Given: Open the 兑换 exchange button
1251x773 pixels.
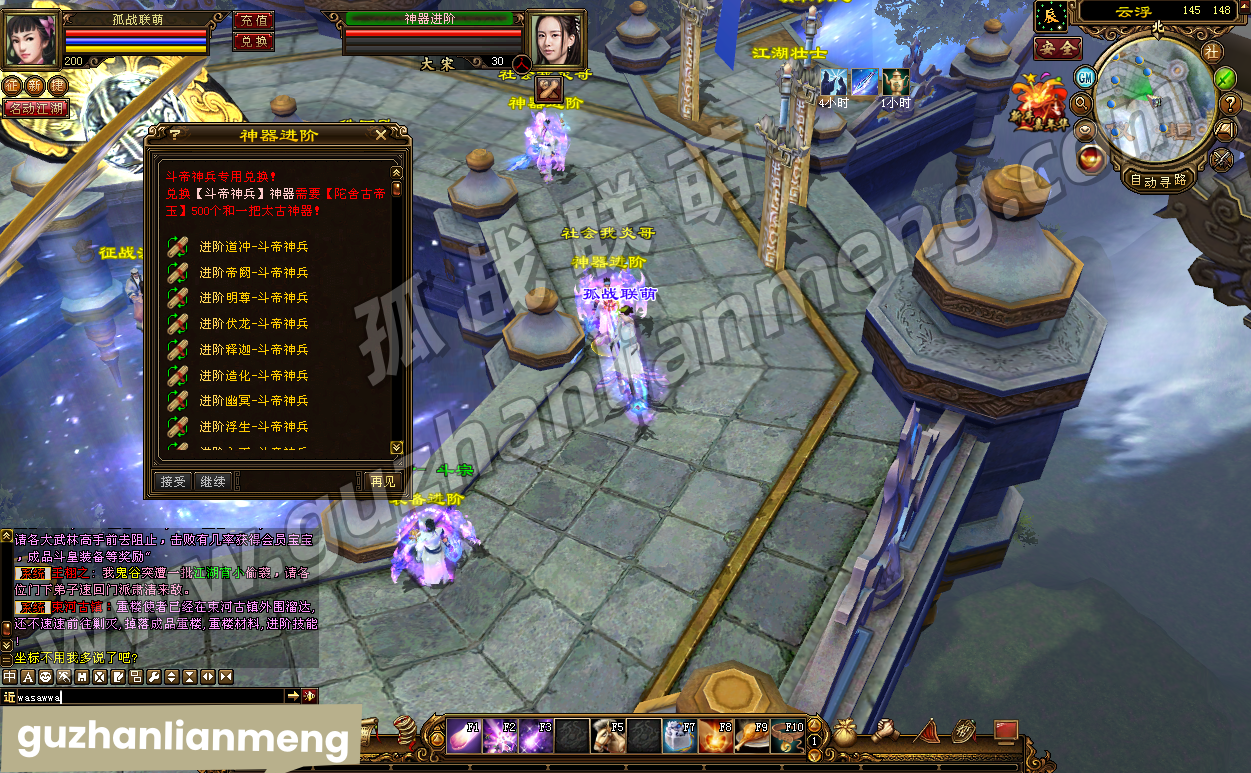Looking at the screenshot, I should pos(253,41).
